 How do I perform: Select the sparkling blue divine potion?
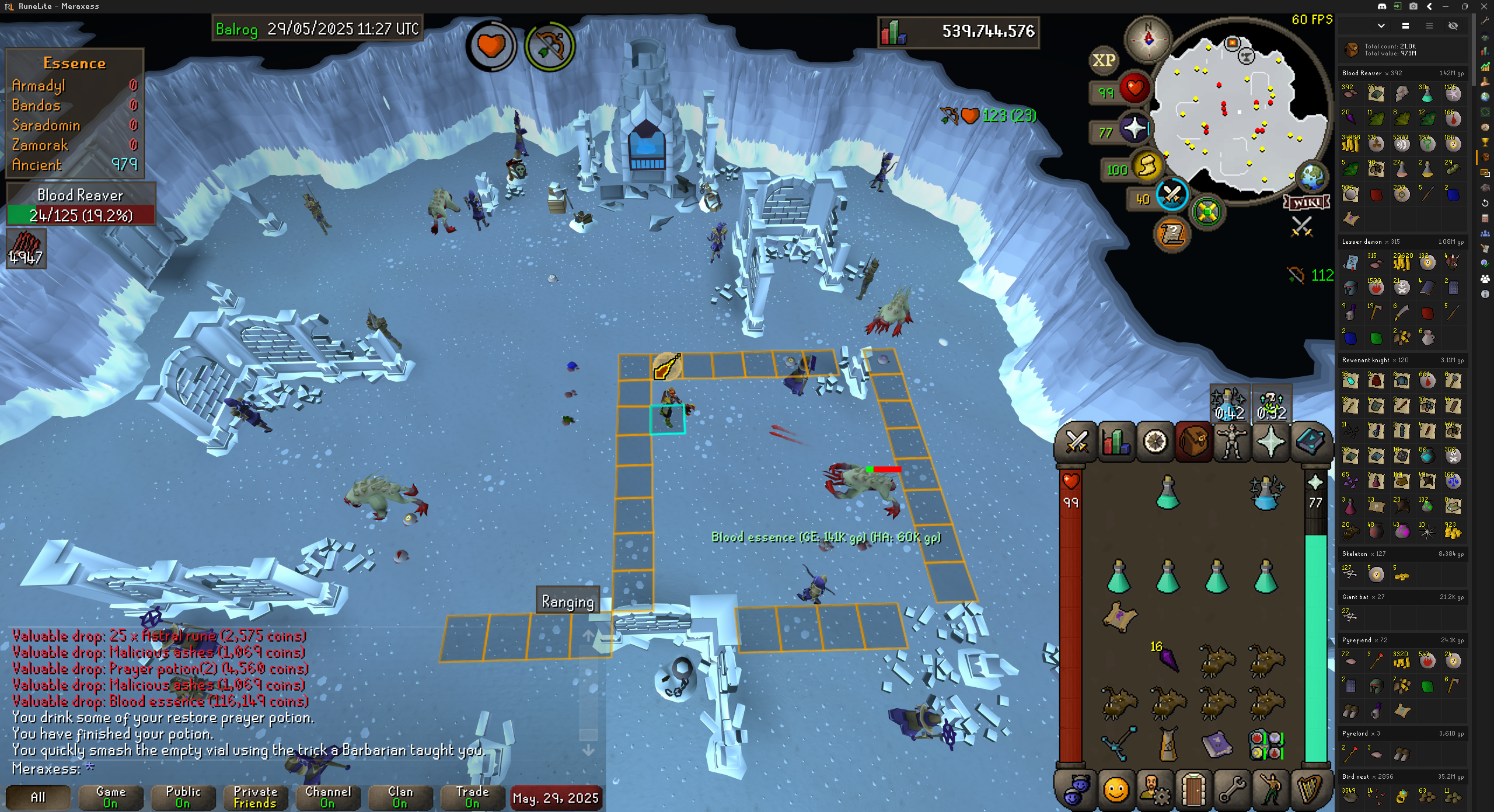point(1265,494)
